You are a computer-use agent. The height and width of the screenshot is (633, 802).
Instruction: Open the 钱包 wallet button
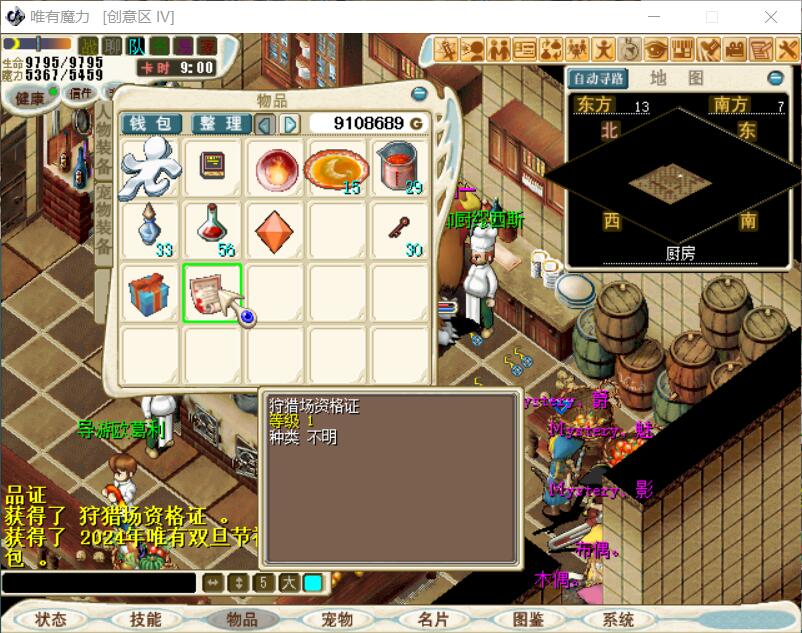(152, 123)
